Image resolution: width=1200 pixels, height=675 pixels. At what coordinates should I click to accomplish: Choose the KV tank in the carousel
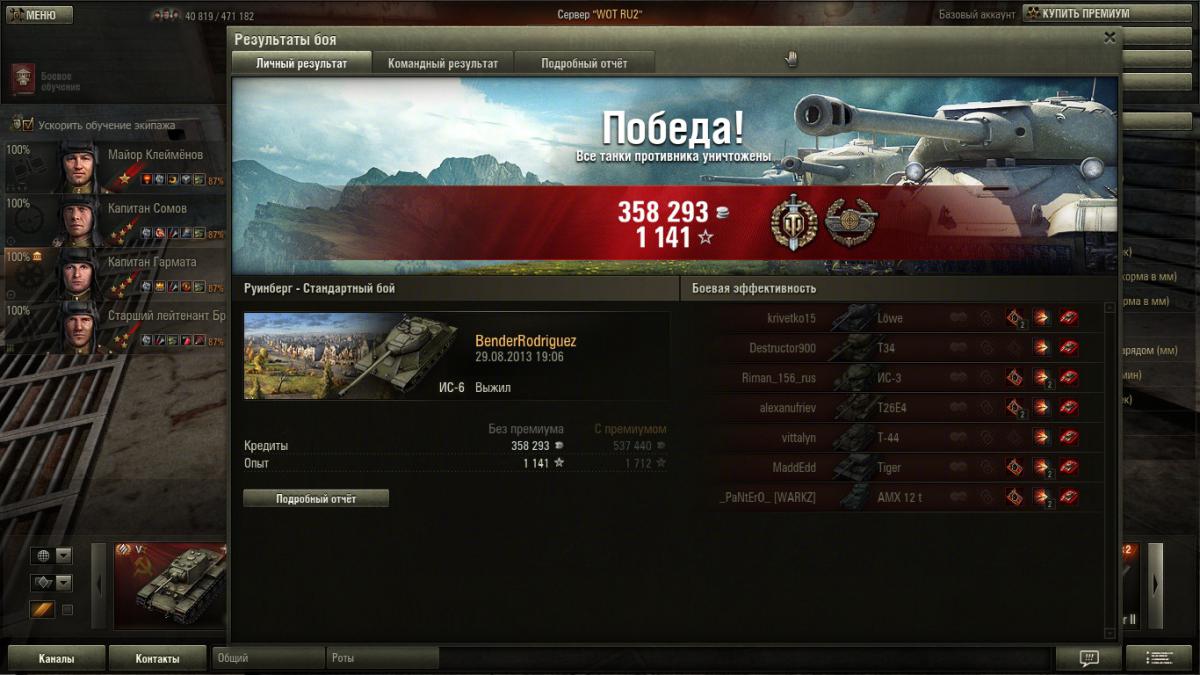(170, 586)
